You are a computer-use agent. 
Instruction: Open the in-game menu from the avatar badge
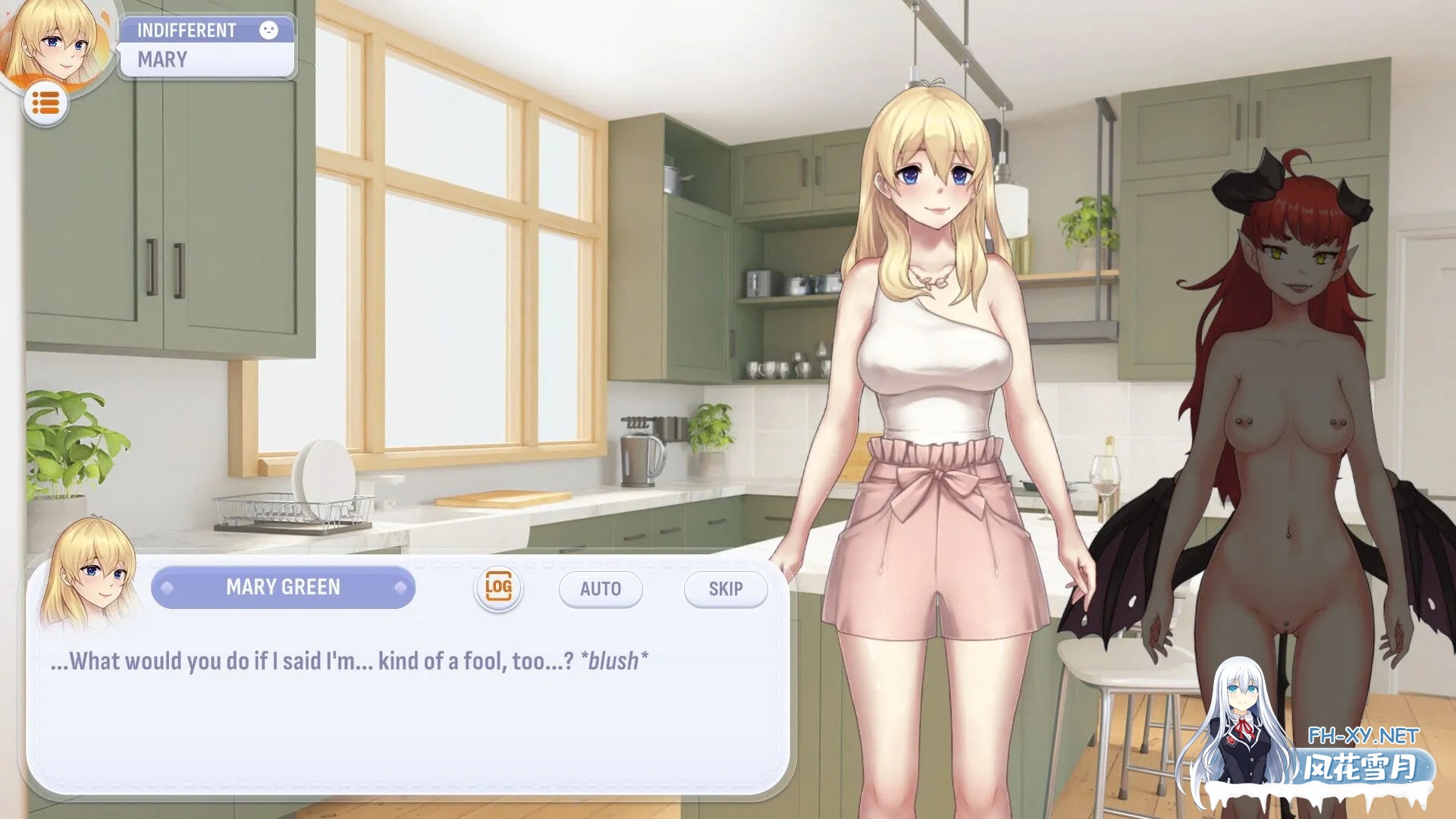tap(45, 102)
